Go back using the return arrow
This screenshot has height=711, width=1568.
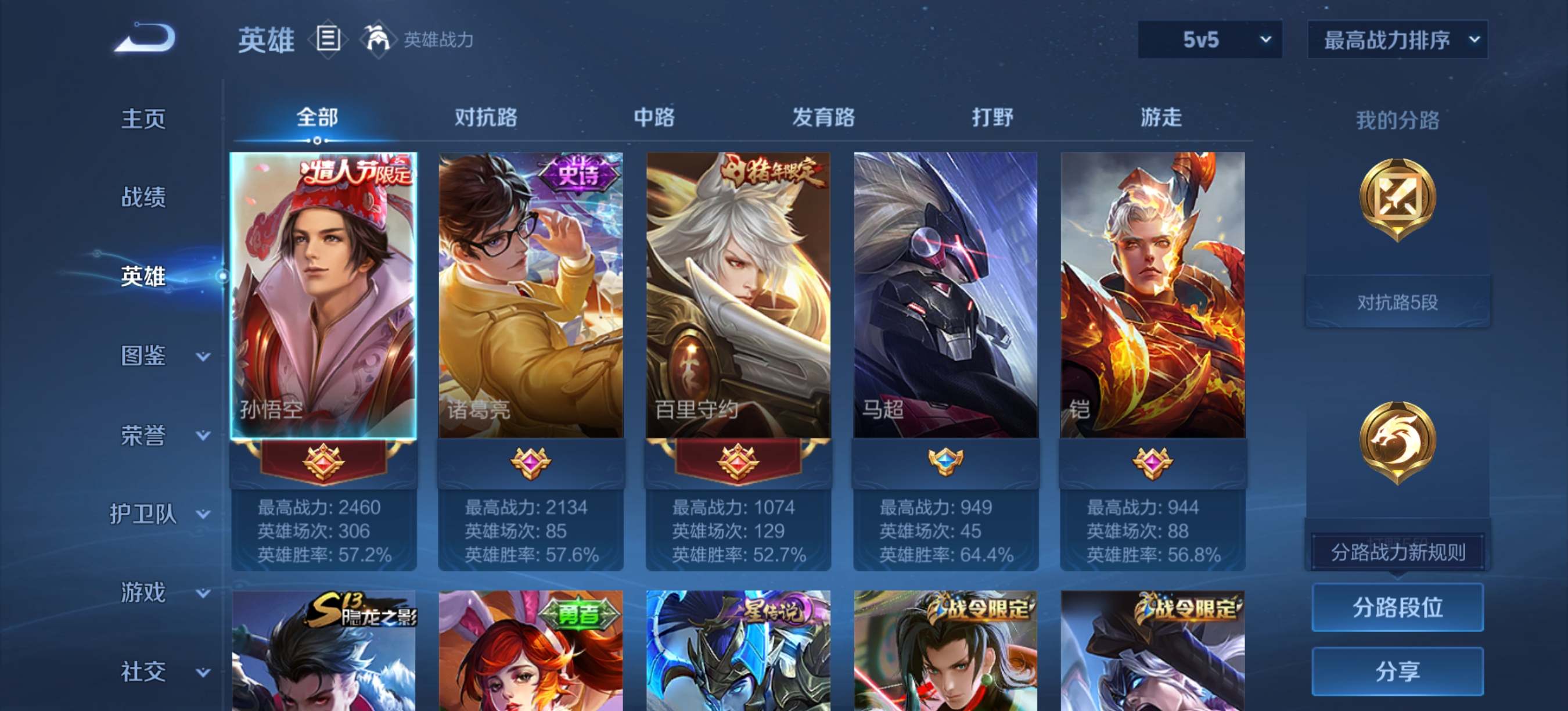click(145, 39)
